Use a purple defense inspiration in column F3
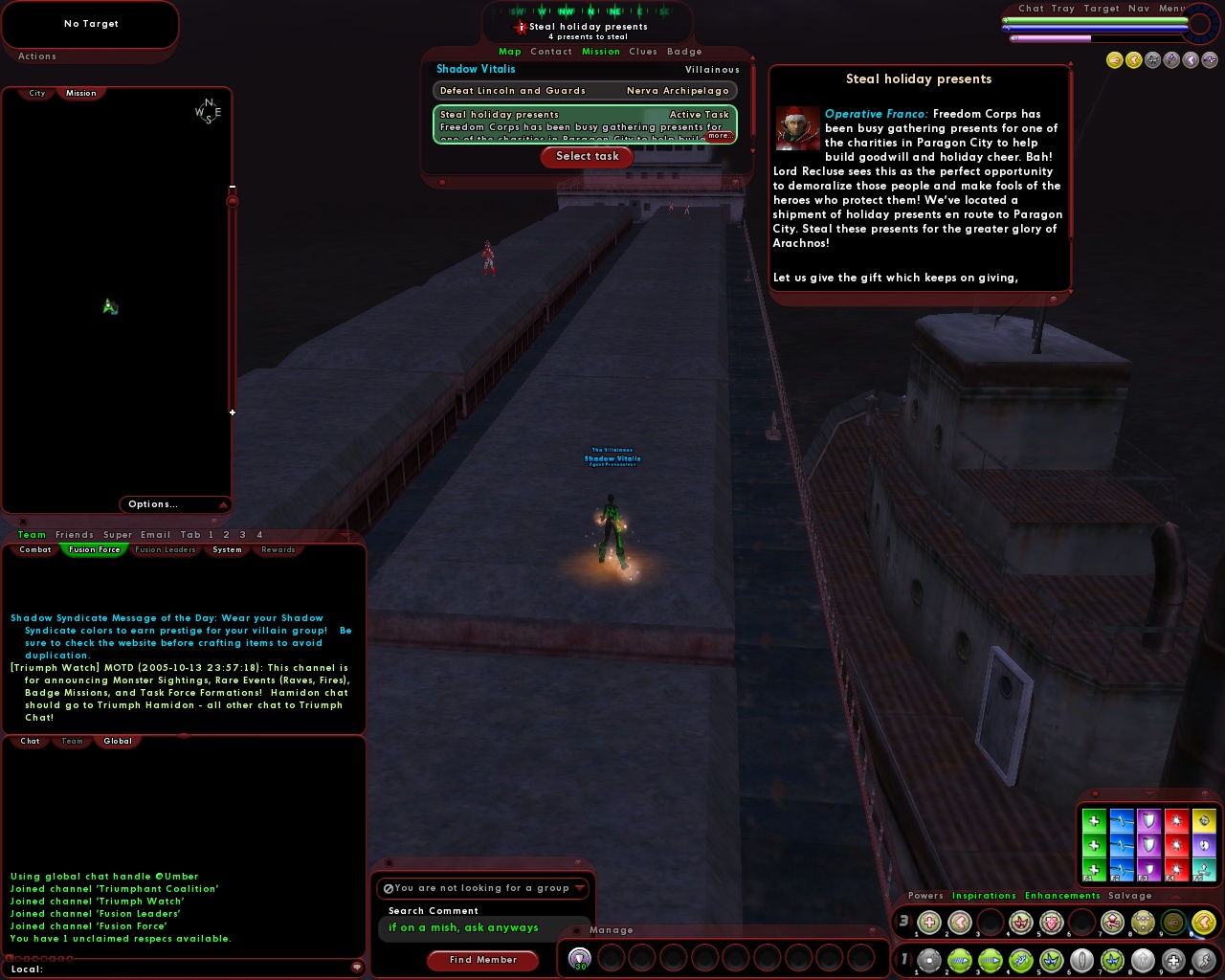 coord(1148,821)
